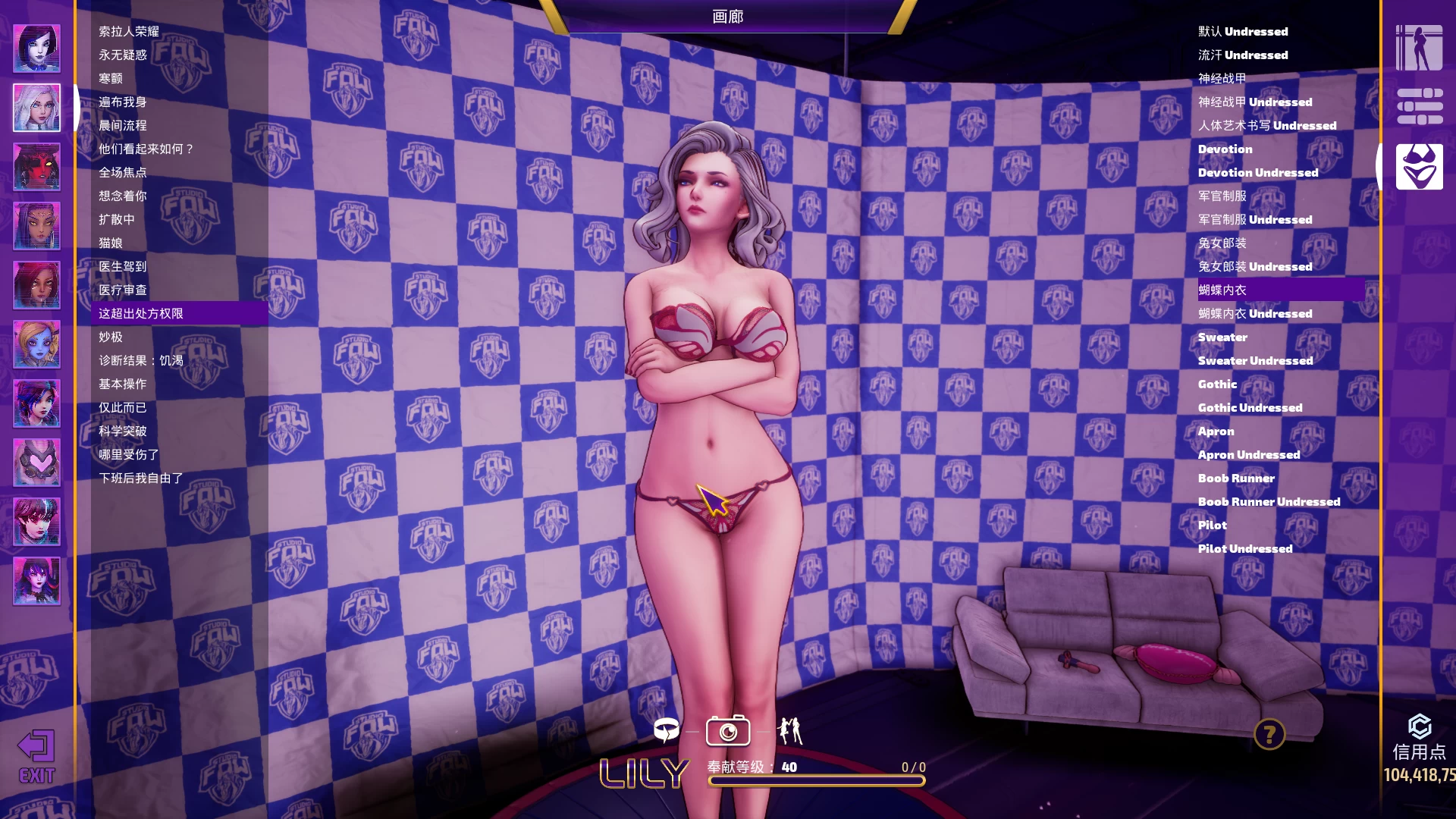This screenshot has width=1456, height=819.
Task: Choose the Devotion outfit
Action: coord(1225,149)
